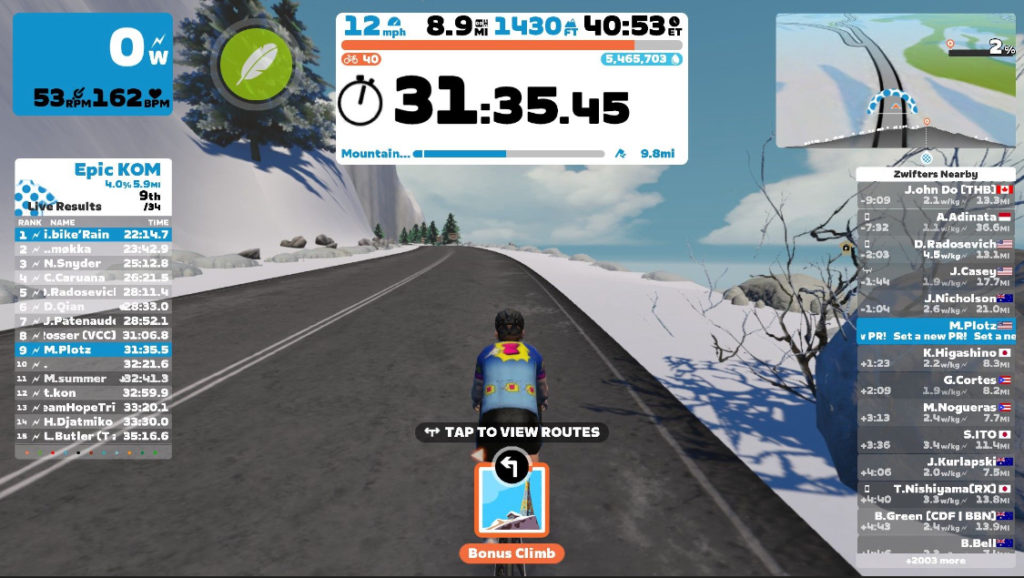Select A.Adinata in the nearby riders list
Image resolution: width=1024 pixels, height=578 pixels.
tap(935, 222)
